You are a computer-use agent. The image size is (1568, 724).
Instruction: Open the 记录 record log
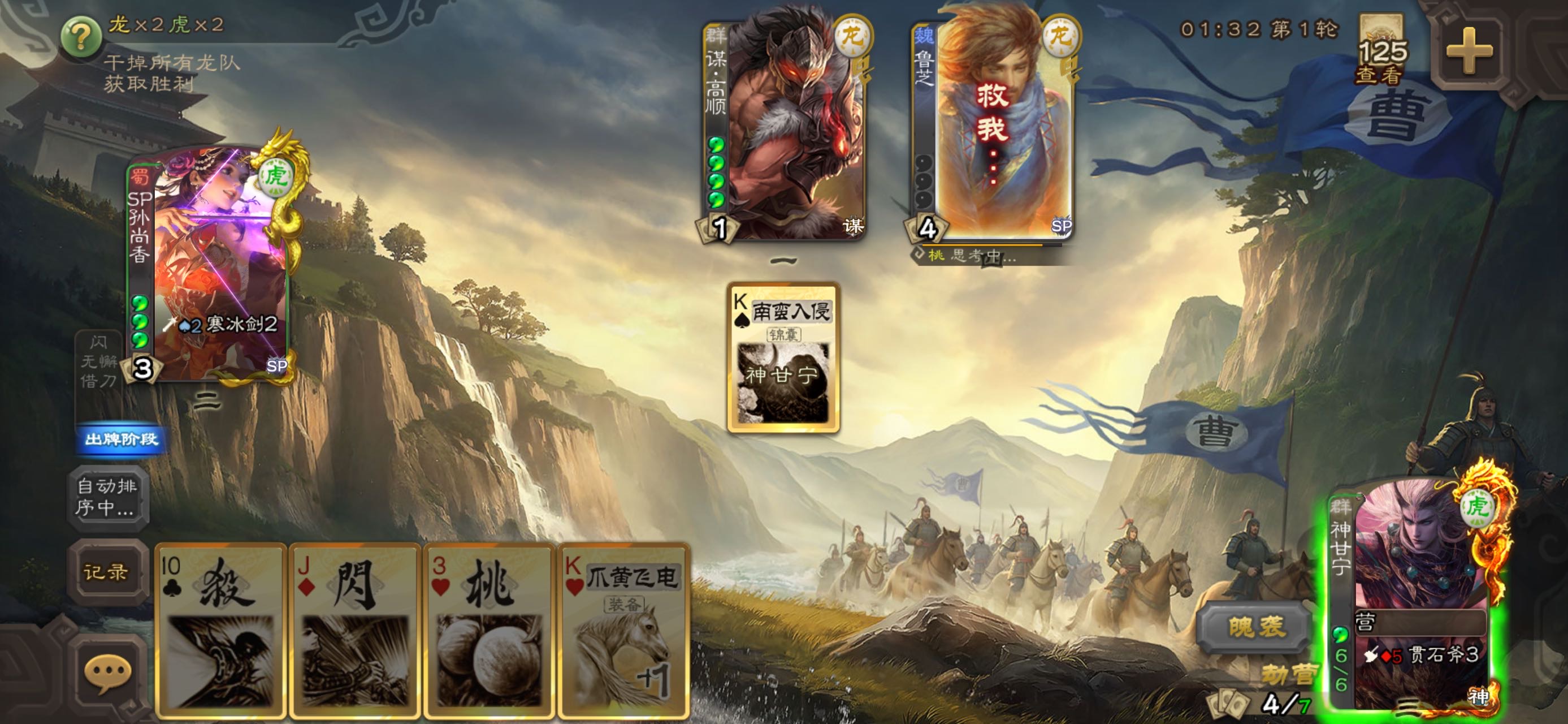106,572
